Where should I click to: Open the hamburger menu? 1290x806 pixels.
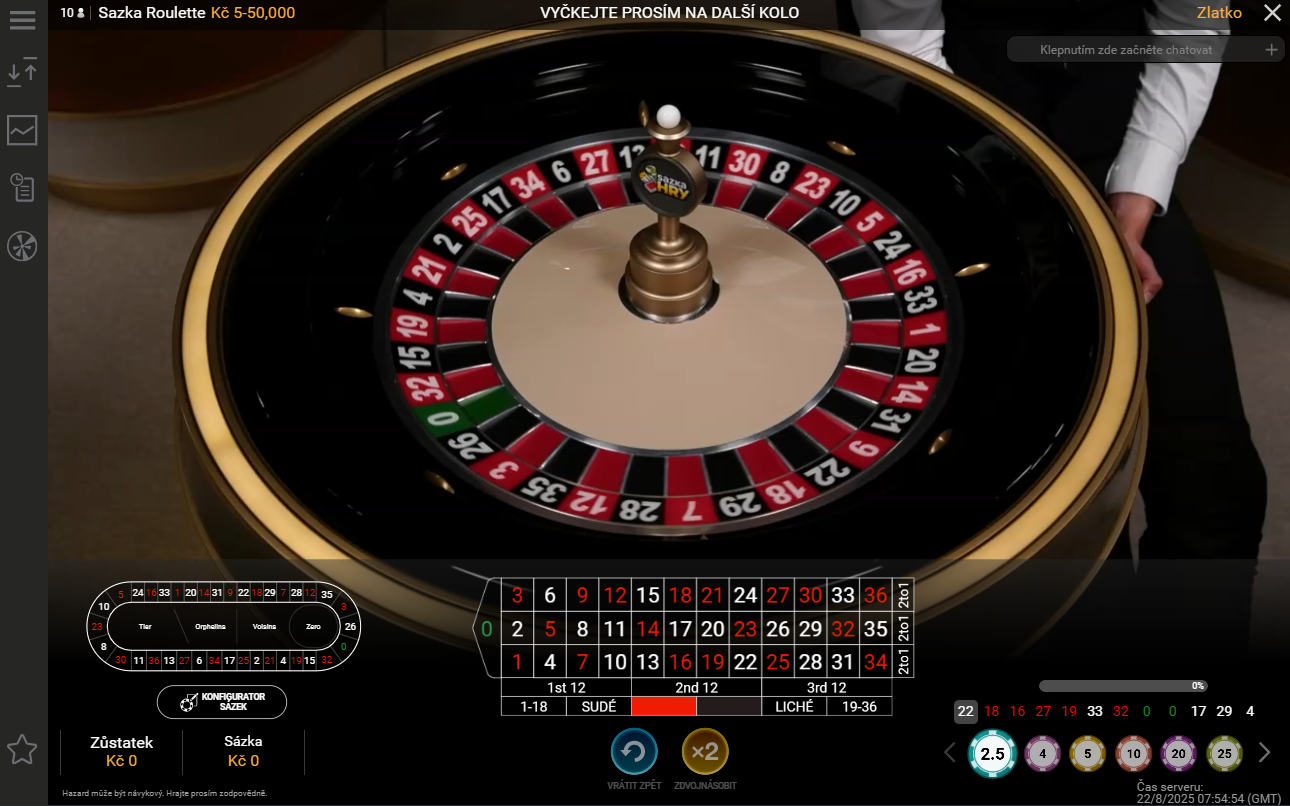(x=22, y=20)
